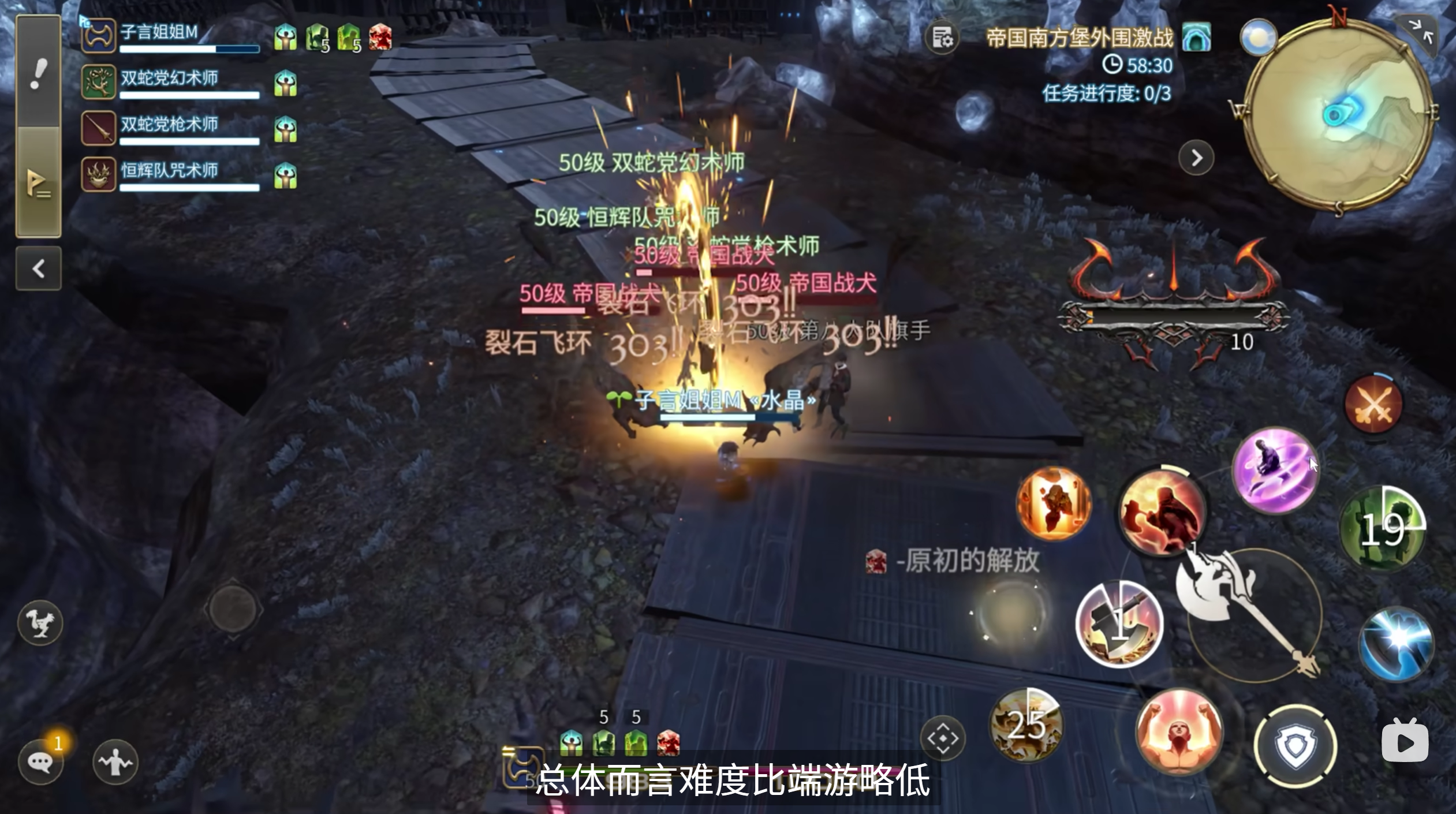Viewport: 1456px width, 814px height.
Task: Select party member 子言姐姐M
Action: tap(170, 36)
